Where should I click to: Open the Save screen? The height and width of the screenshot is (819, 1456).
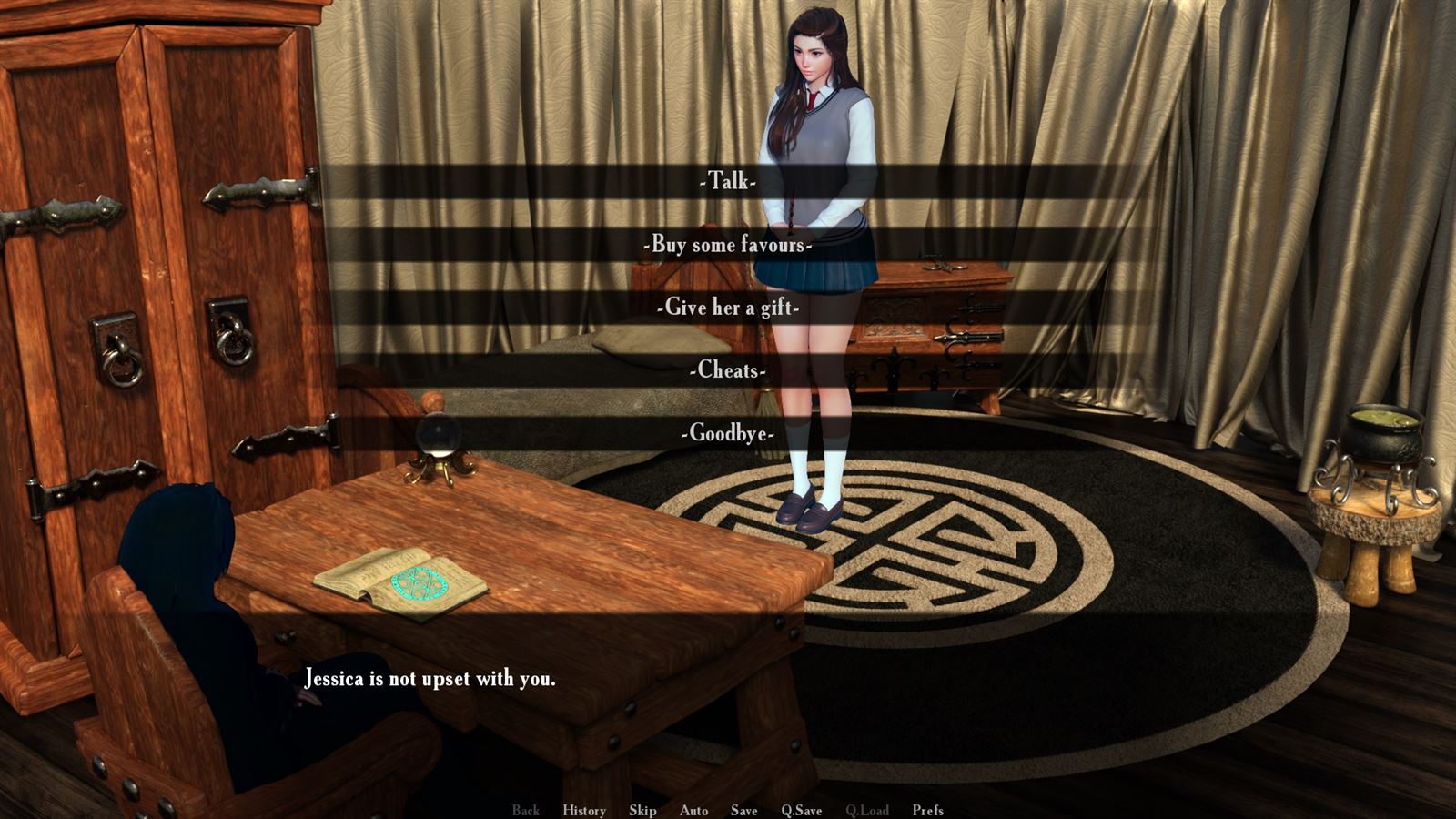coord(743,810)
